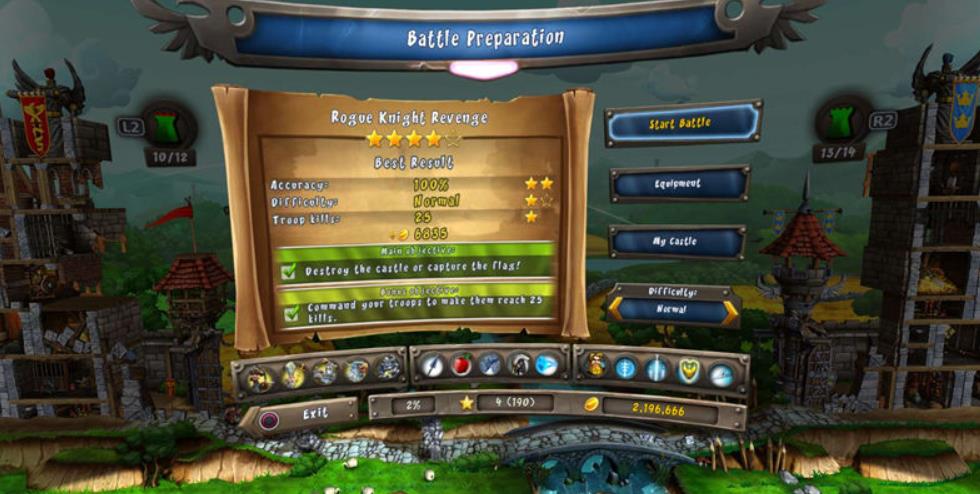Screen dimensions: 980x494
Task: Open the My Castle screen
Action: point(677,242)
